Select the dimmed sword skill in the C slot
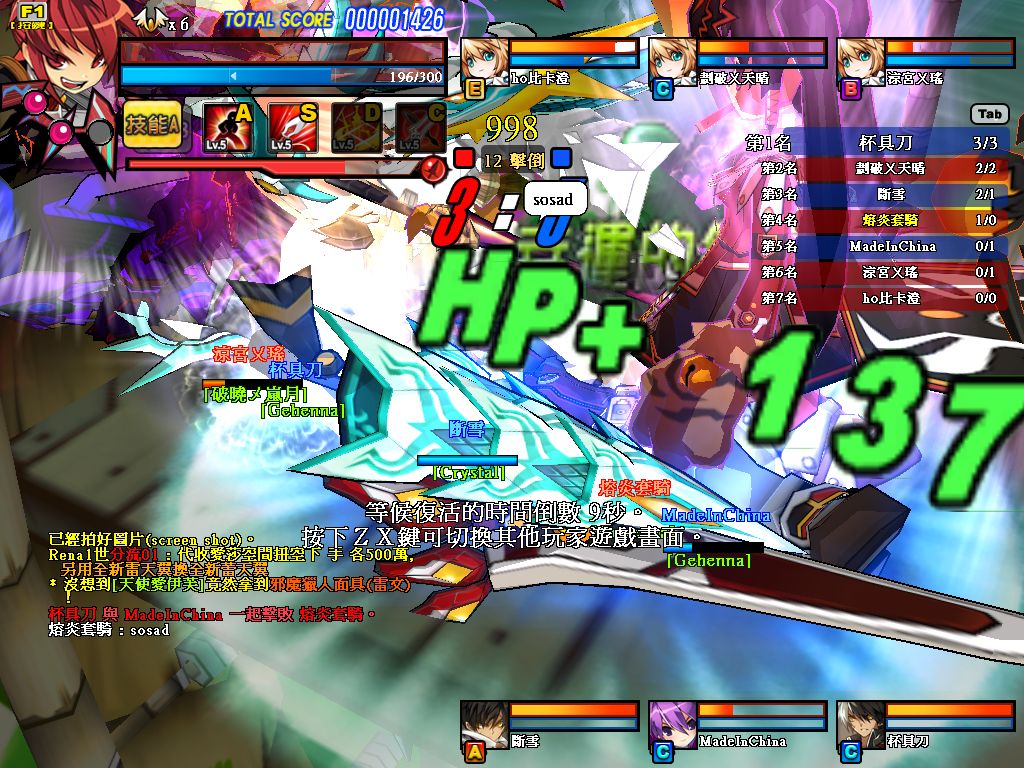This screenshot has height=768, width=1024. click(420, 128)
